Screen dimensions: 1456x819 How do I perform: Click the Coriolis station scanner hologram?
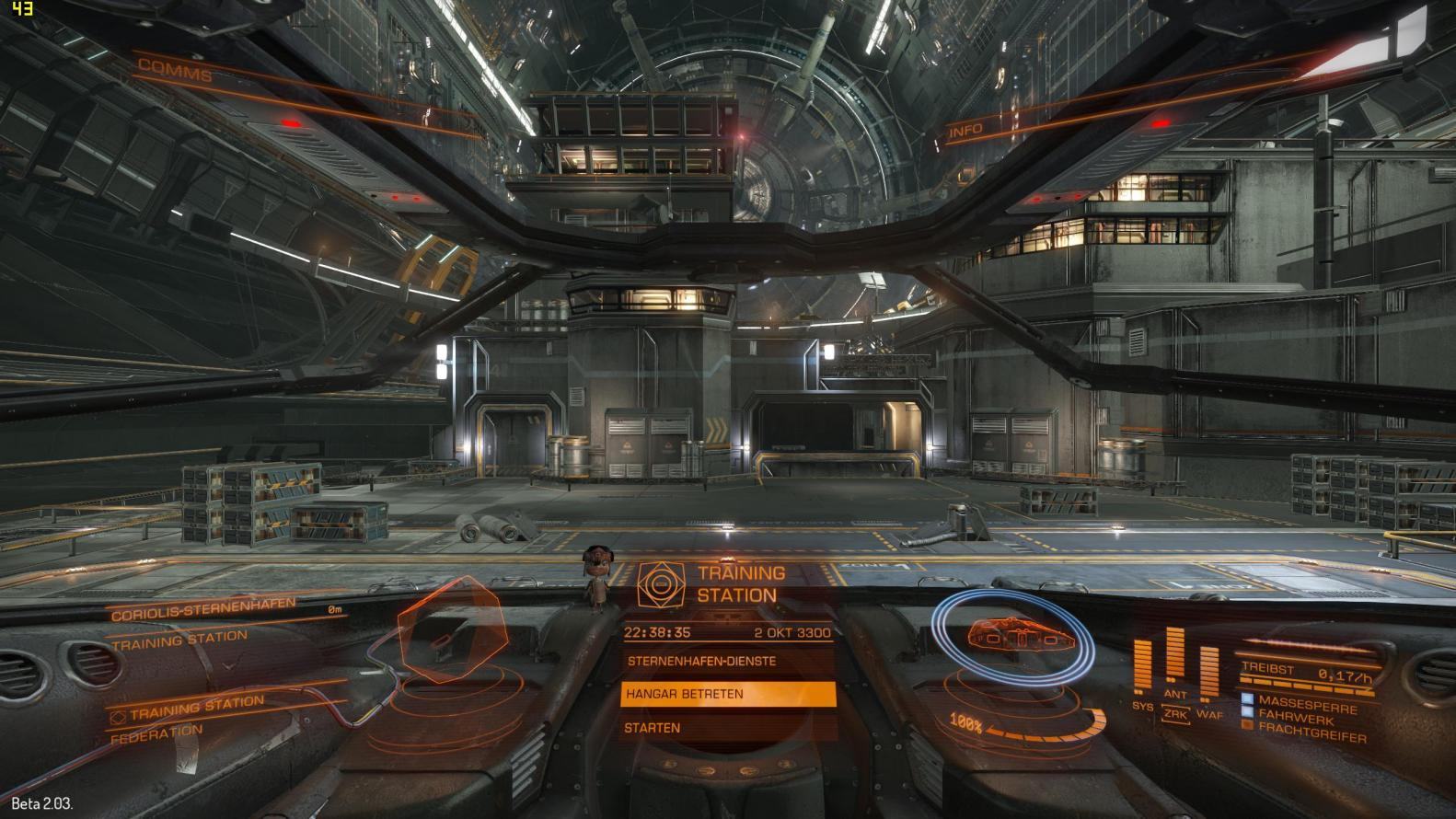tap(450, 629)
